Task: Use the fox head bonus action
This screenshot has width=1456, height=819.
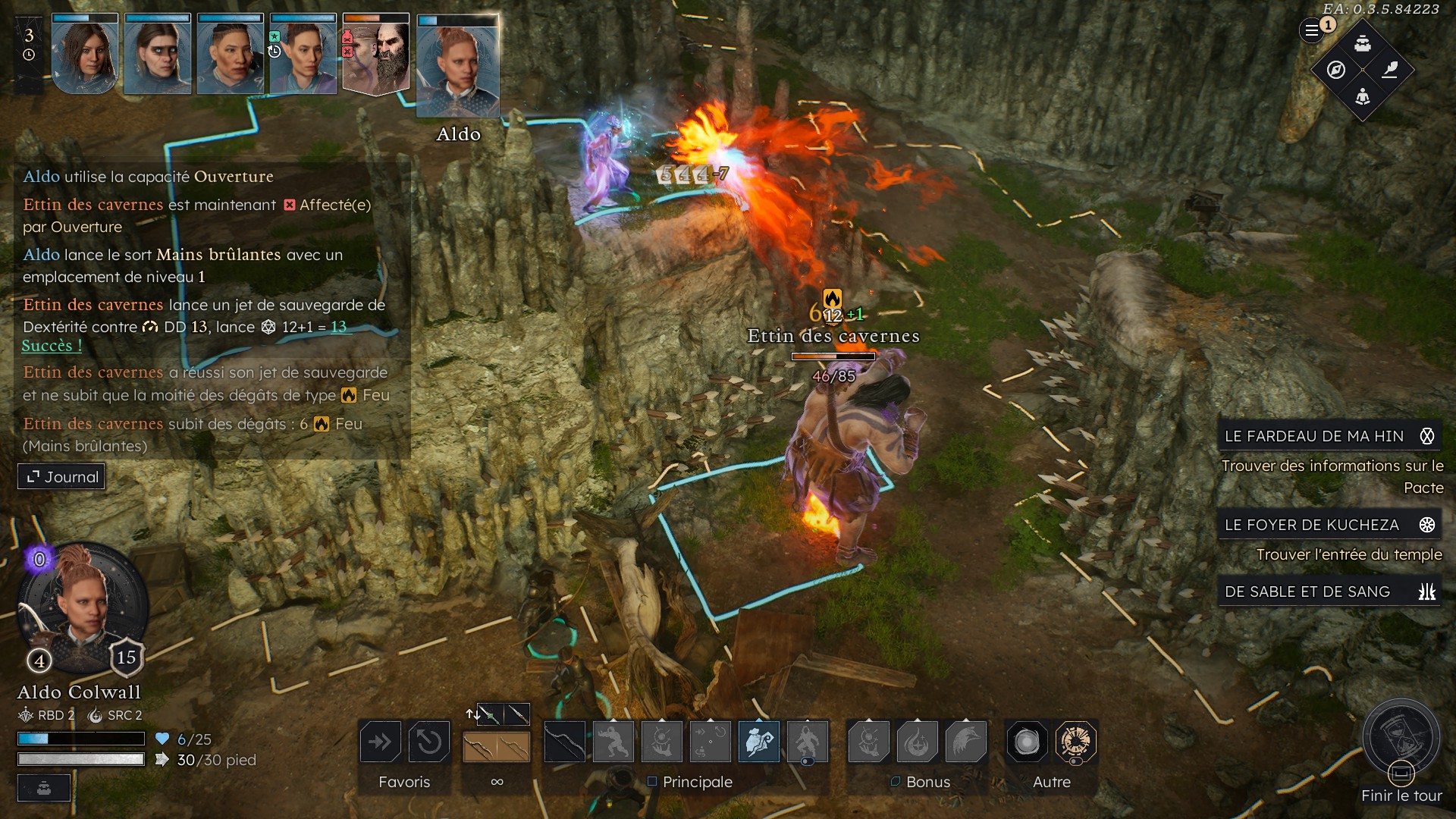Action: [965, 742]
